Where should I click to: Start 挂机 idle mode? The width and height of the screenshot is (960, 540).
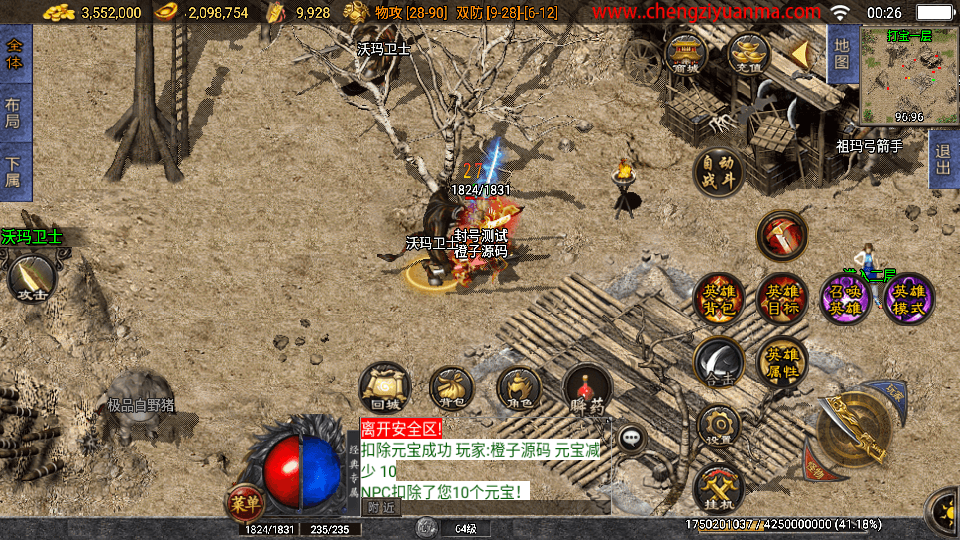coord(719,487)
